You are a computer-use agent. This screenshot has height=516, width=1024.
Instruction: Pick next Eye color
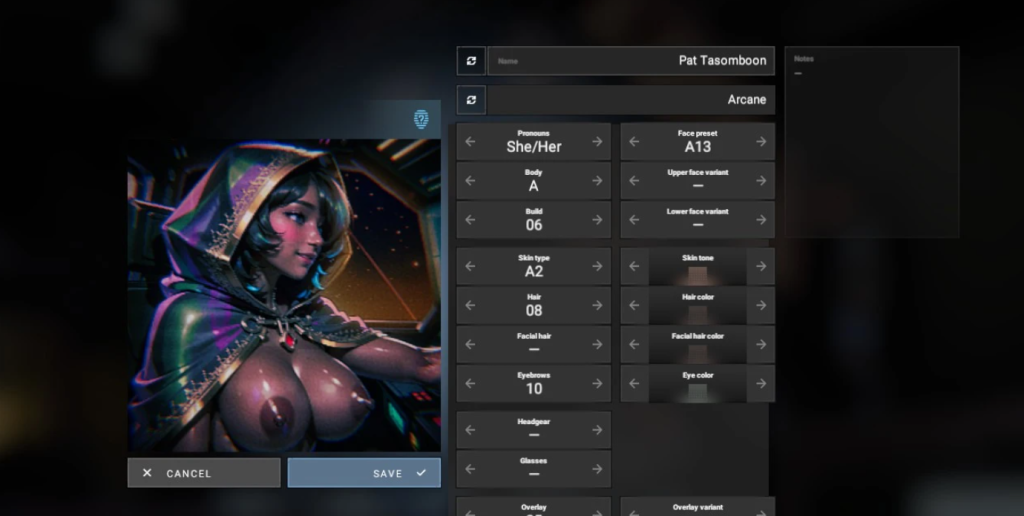point(761,384)
